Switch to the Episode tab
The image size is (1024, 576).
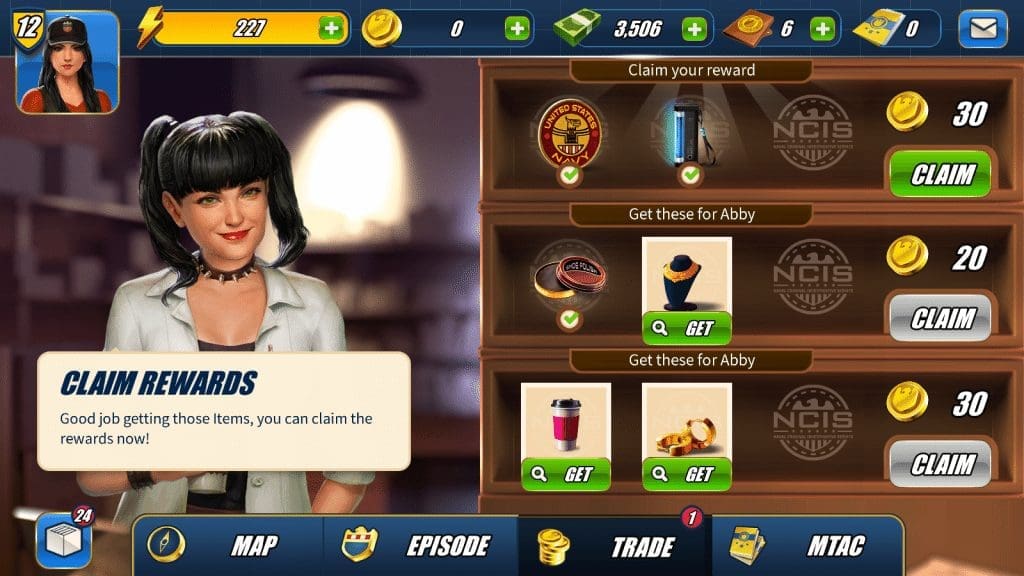point(420,546)
